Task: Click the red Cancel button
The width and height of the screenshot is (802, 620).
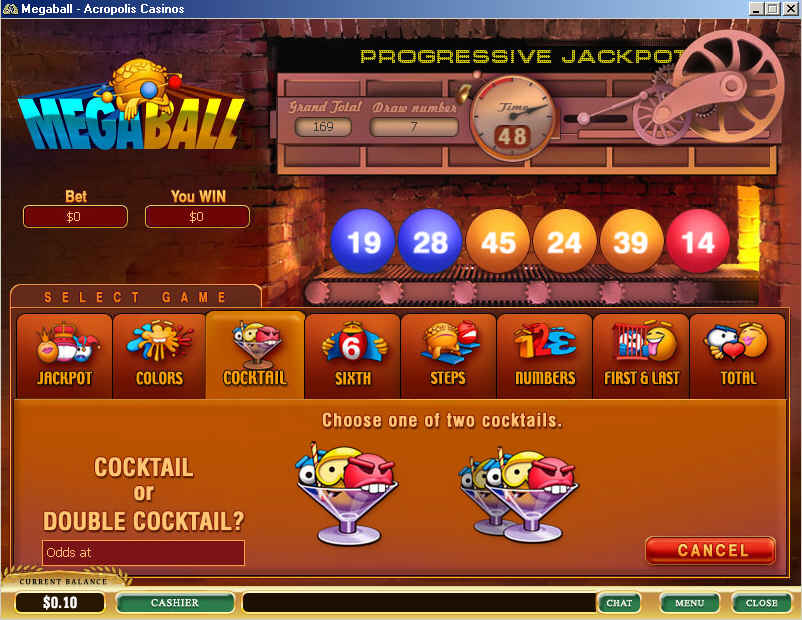Action: pos(711,550)
